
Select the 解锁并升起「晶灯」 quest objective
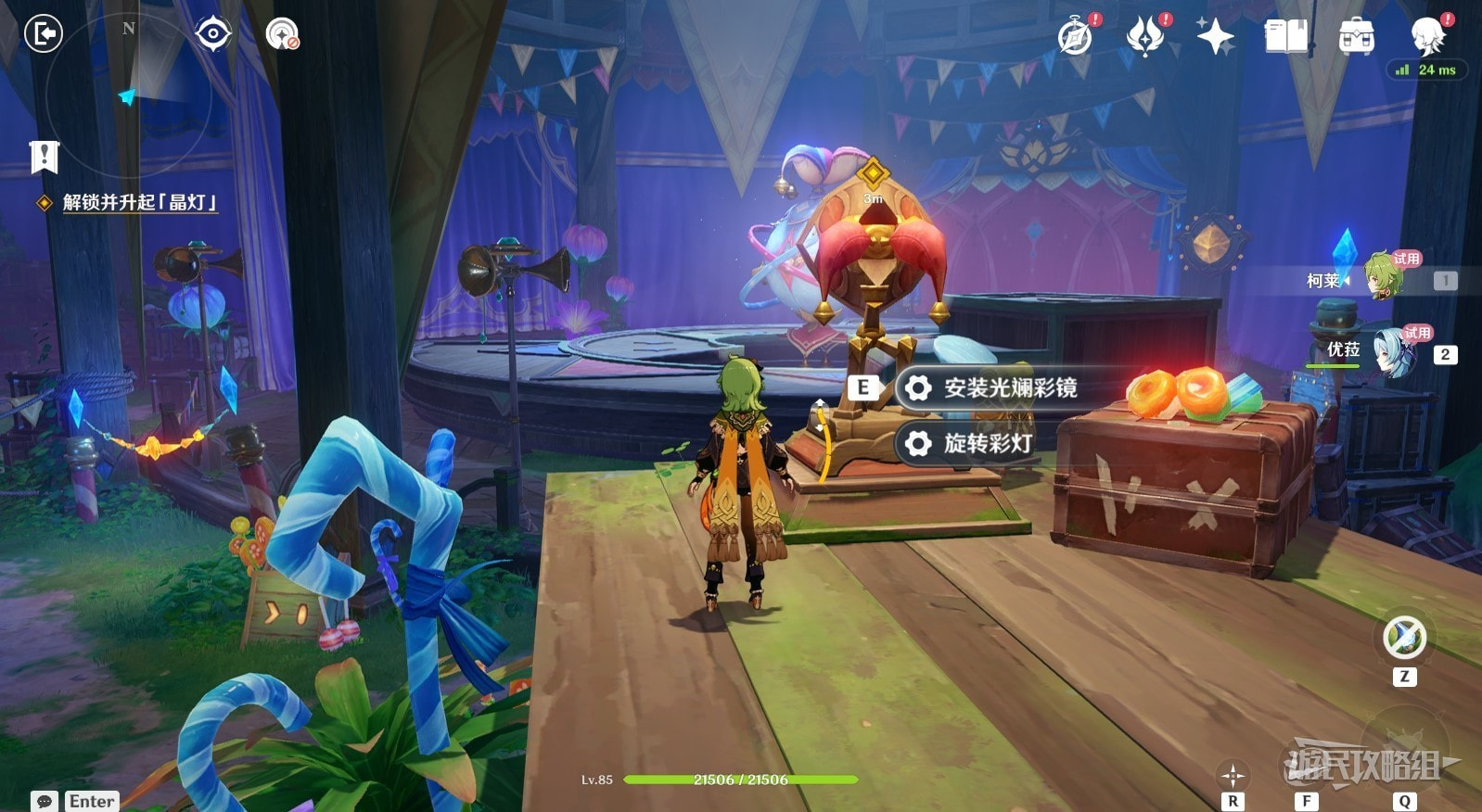(x=139, y=202)
